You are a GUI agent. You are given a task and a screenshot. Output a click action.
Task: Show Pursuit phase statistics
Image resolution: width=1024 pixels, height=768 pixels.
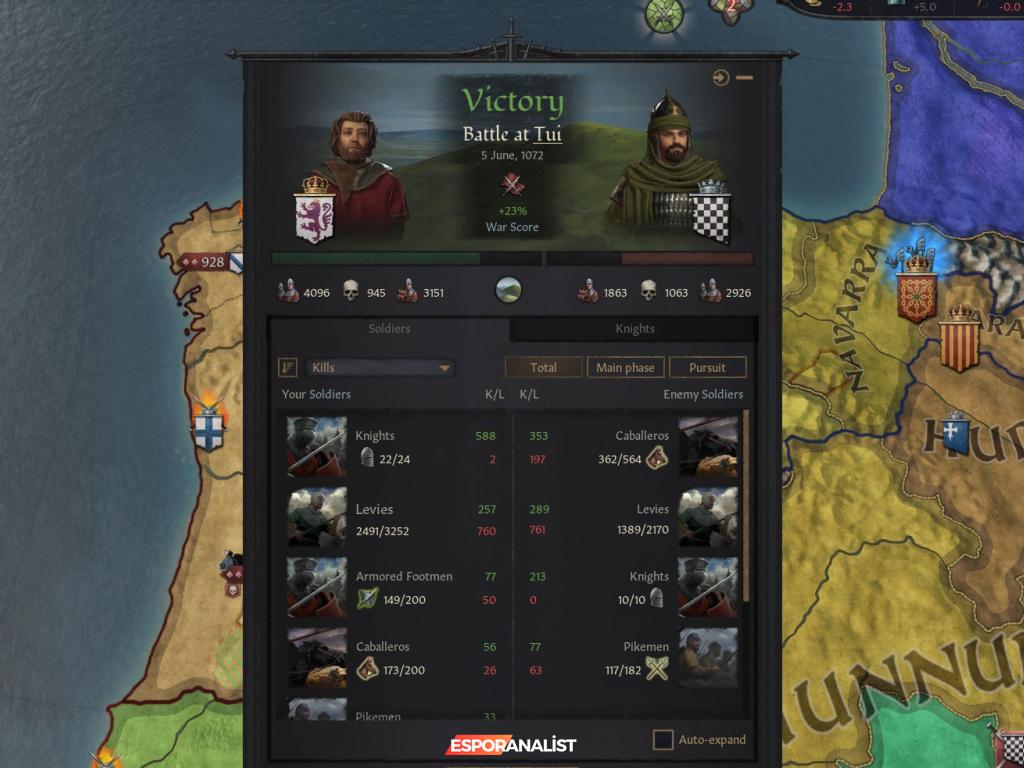click(707, 368)
